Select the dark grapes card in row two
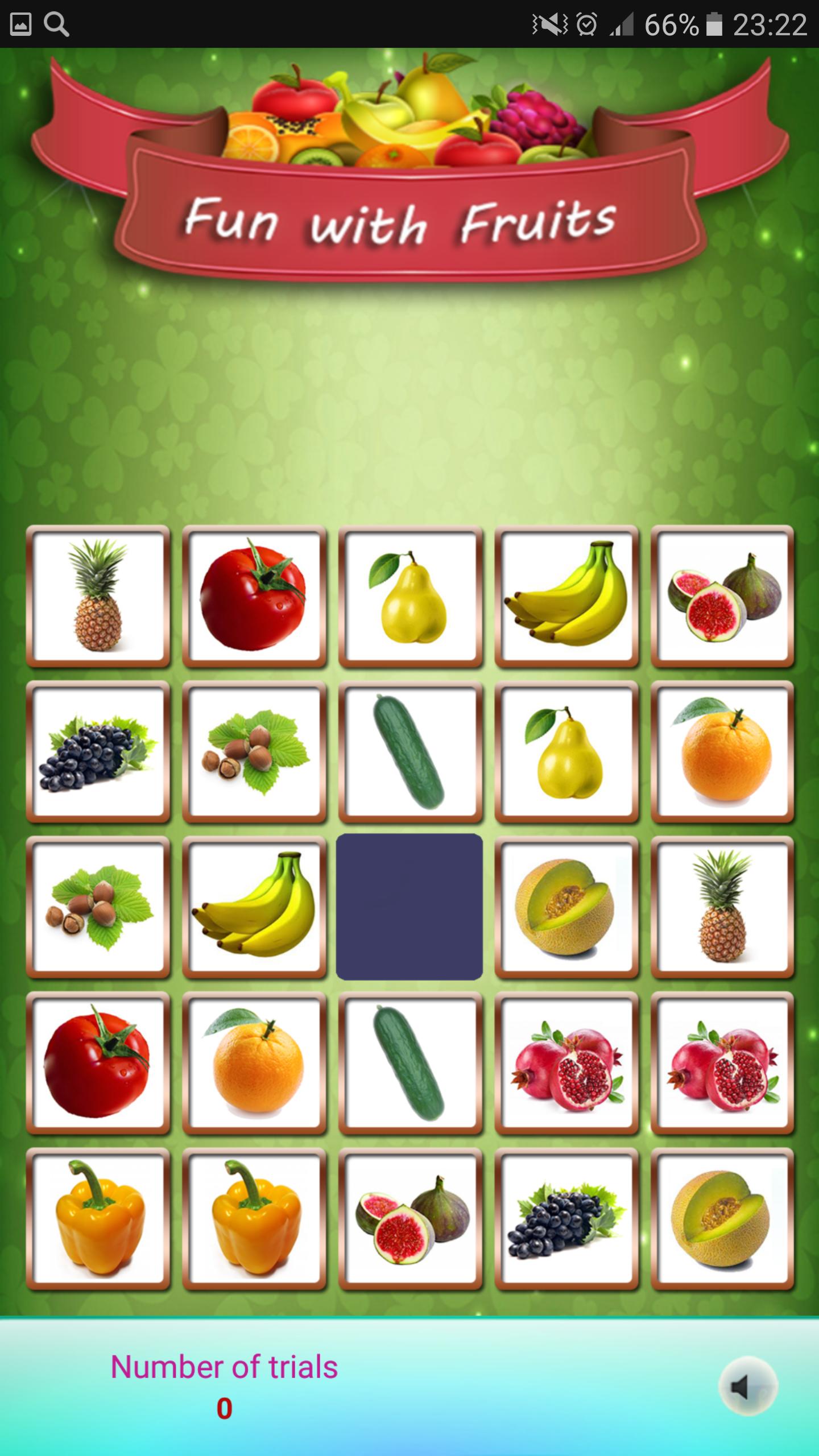The image size is (819, 1456). coord(99,752)
